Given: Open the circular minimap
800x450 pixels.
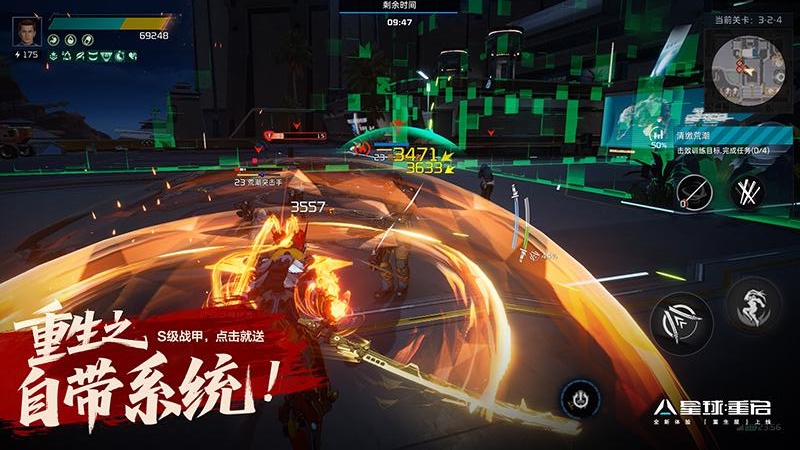Looking at the screenshot, I should (745, 70).
